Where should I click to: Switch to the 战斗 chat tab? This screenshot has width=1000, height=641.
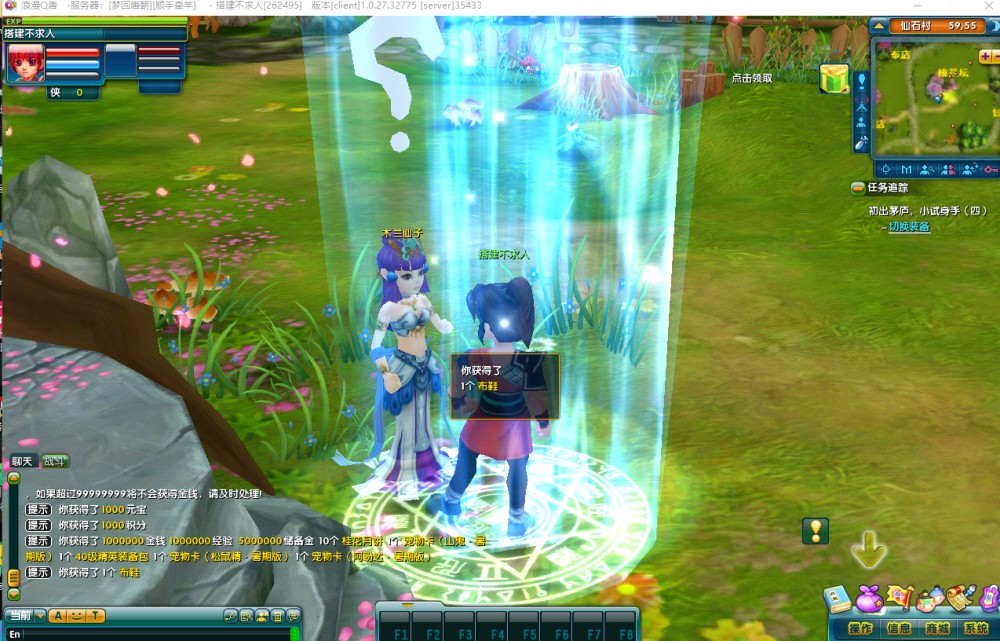[55, 461]
